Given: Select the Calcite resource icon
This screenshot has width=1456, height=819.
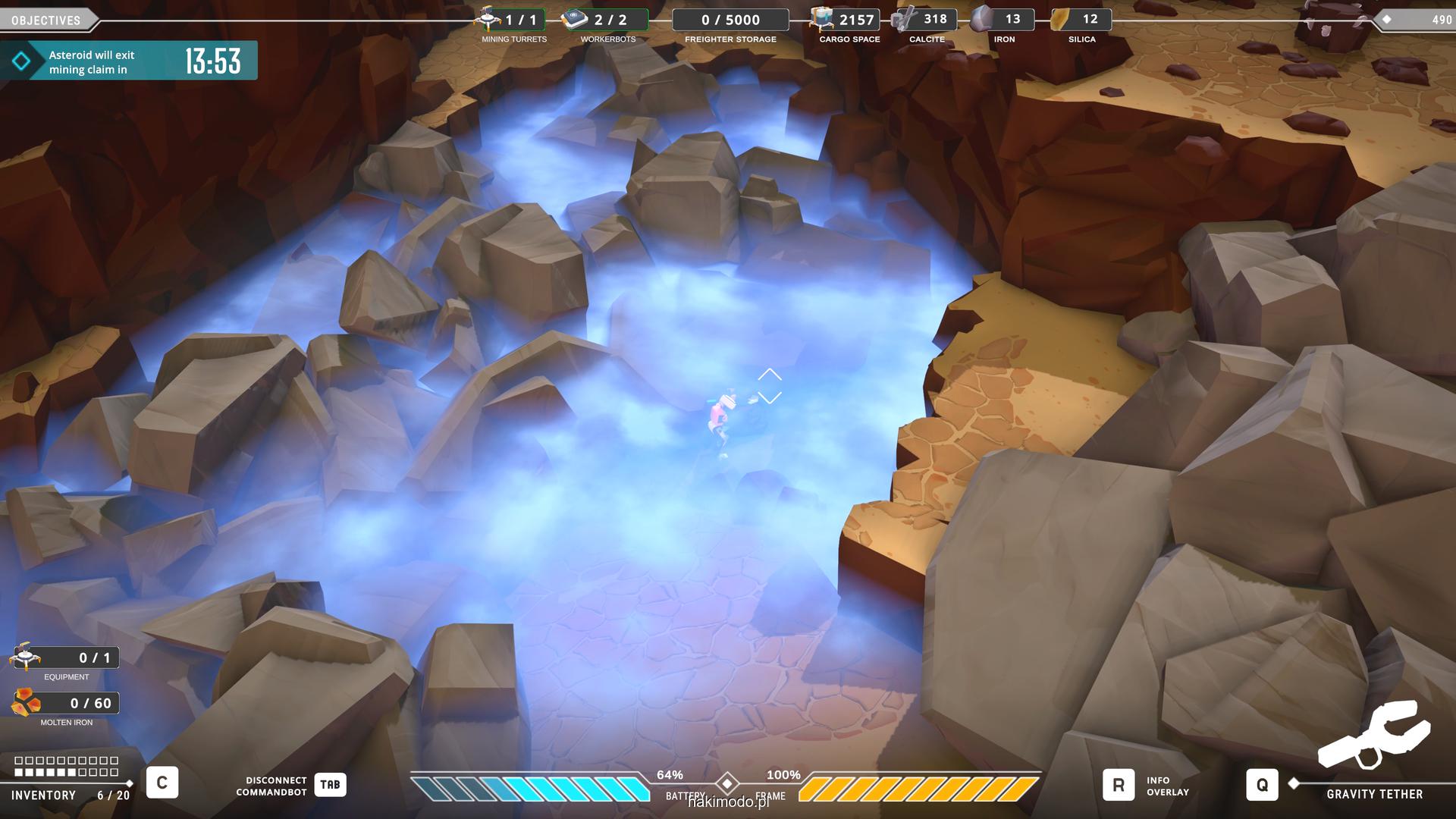Looking at the screenshot, I should click(904, 20).
